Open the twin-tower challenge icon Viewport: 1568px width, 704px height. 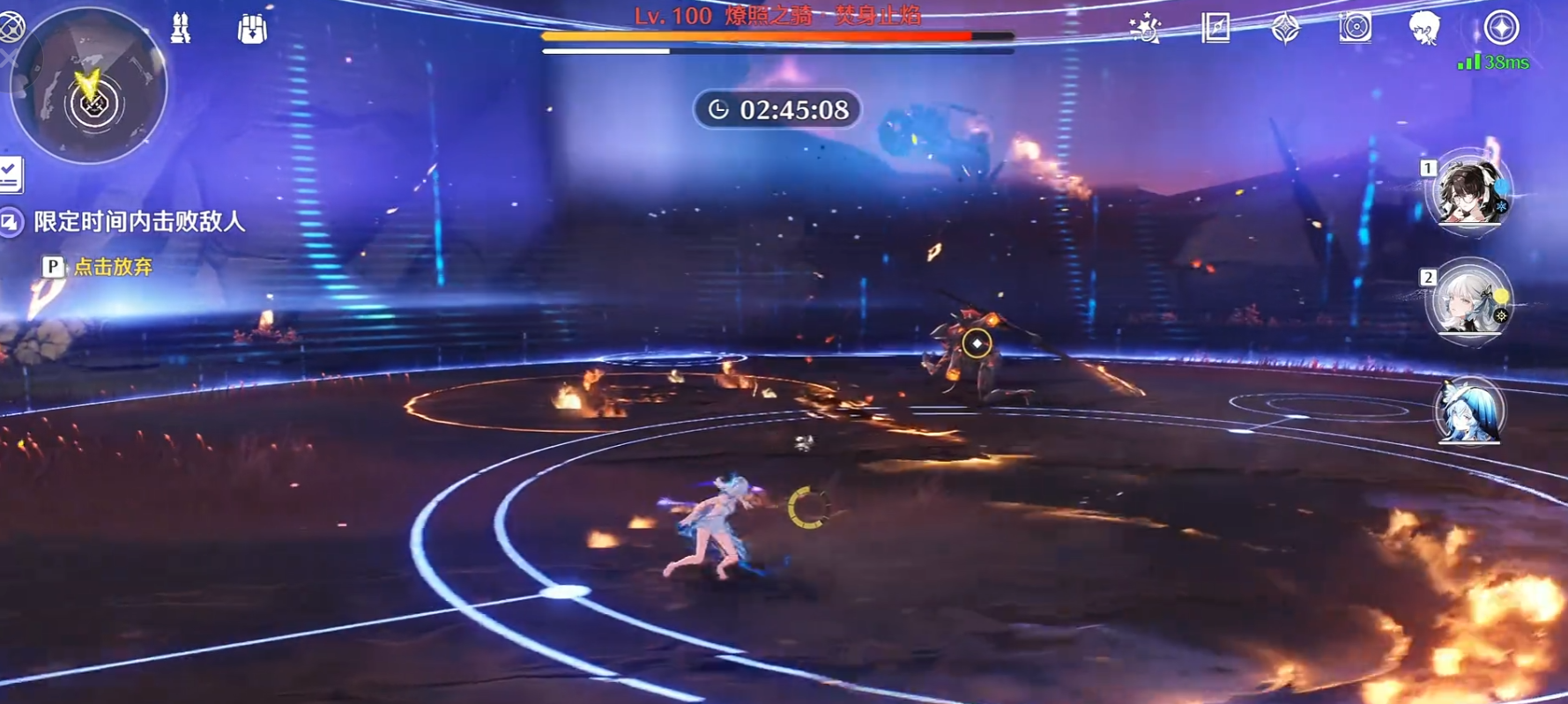[x=181, y=29]
